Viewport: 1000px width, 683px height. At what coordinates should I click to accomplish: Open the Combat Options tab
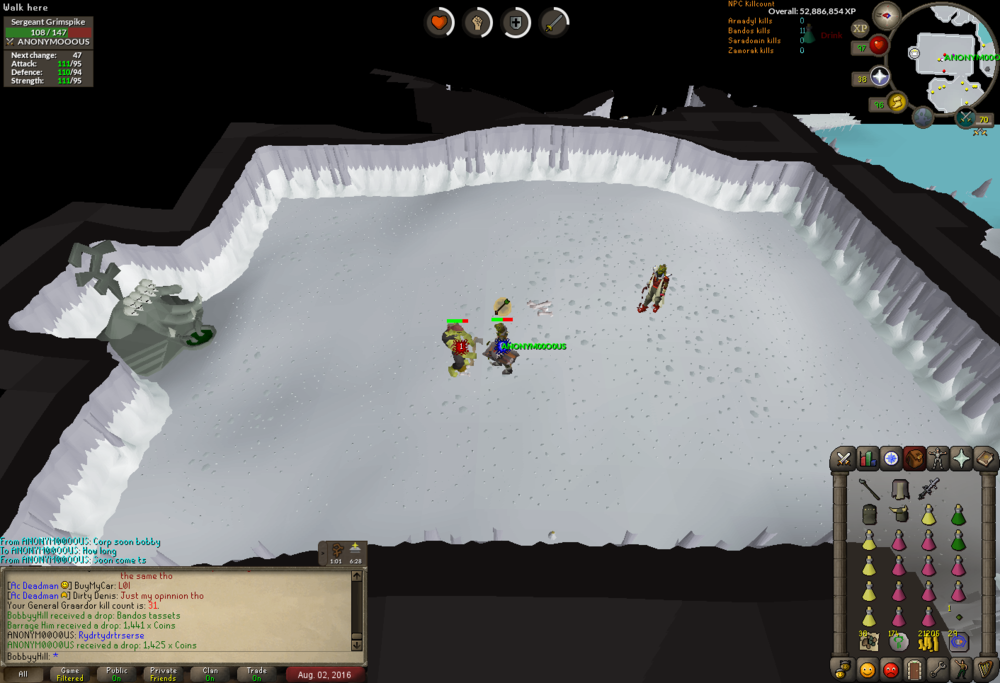tap(844, 458)
